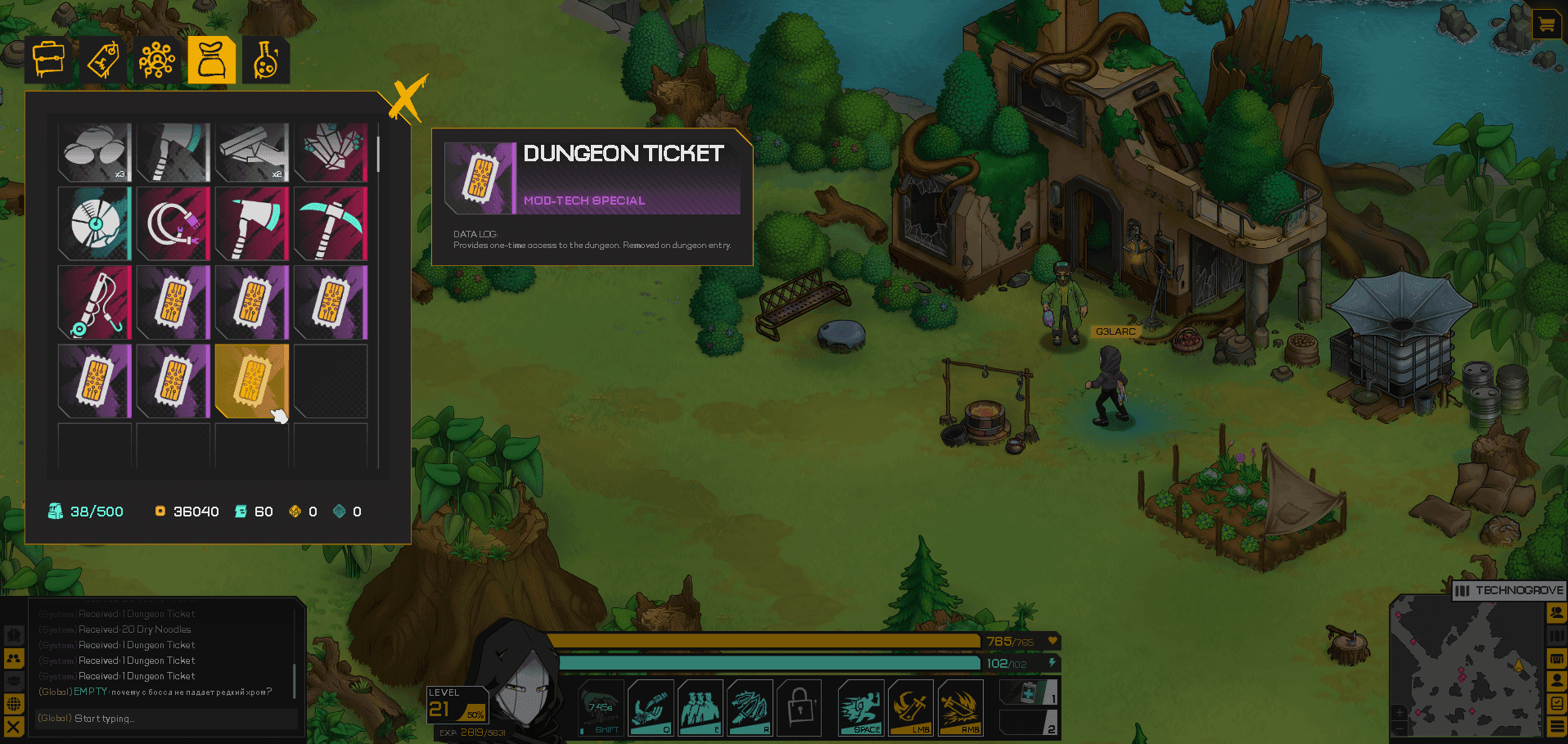This screenshot has width=1568, height=744.
Task: Switch to the briefcase tab
Action: [48, 60]
